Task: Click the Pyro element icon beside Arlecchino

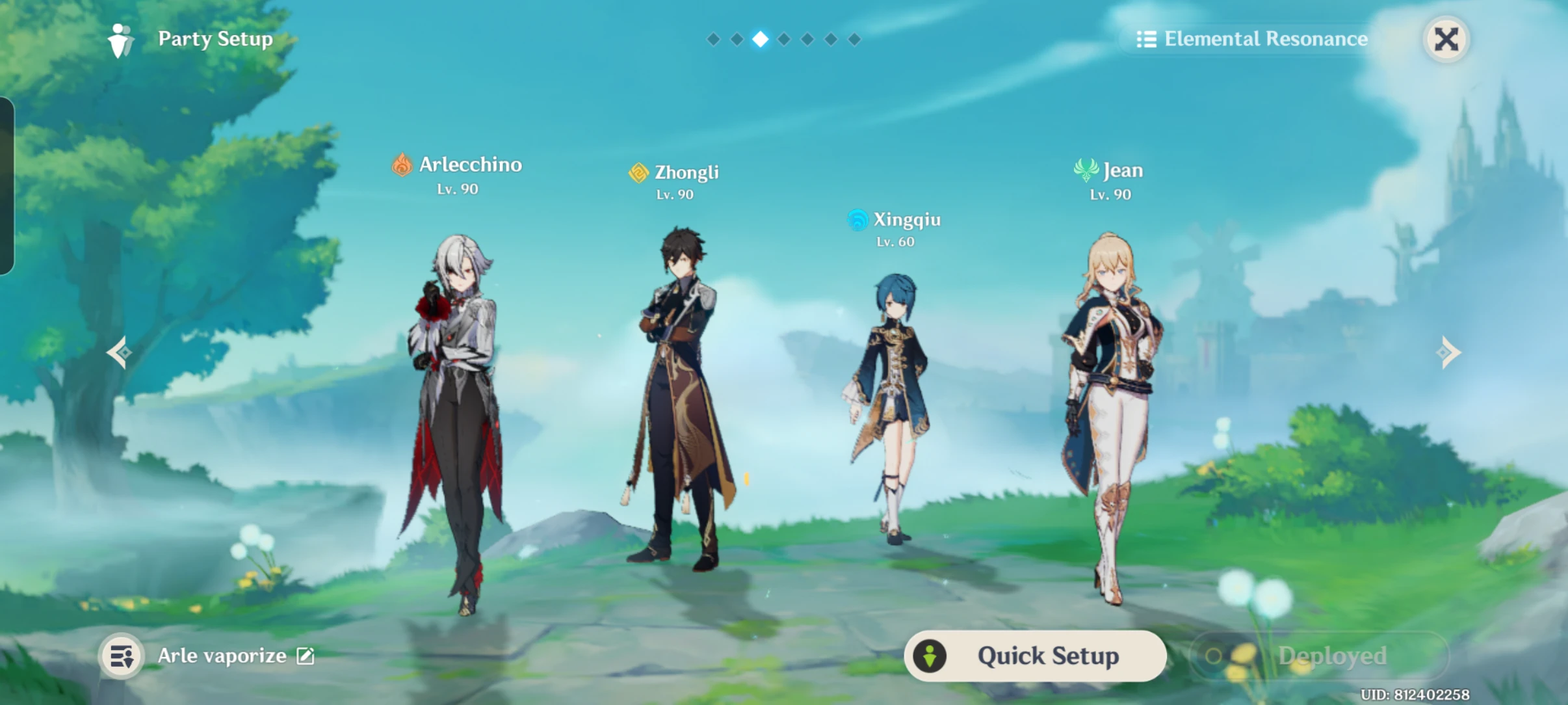Action: (x=403, y=165)
